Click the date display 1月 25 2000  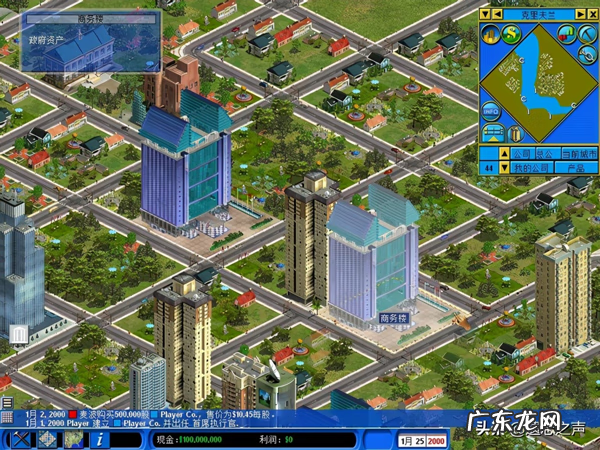[x=422, y=439]
